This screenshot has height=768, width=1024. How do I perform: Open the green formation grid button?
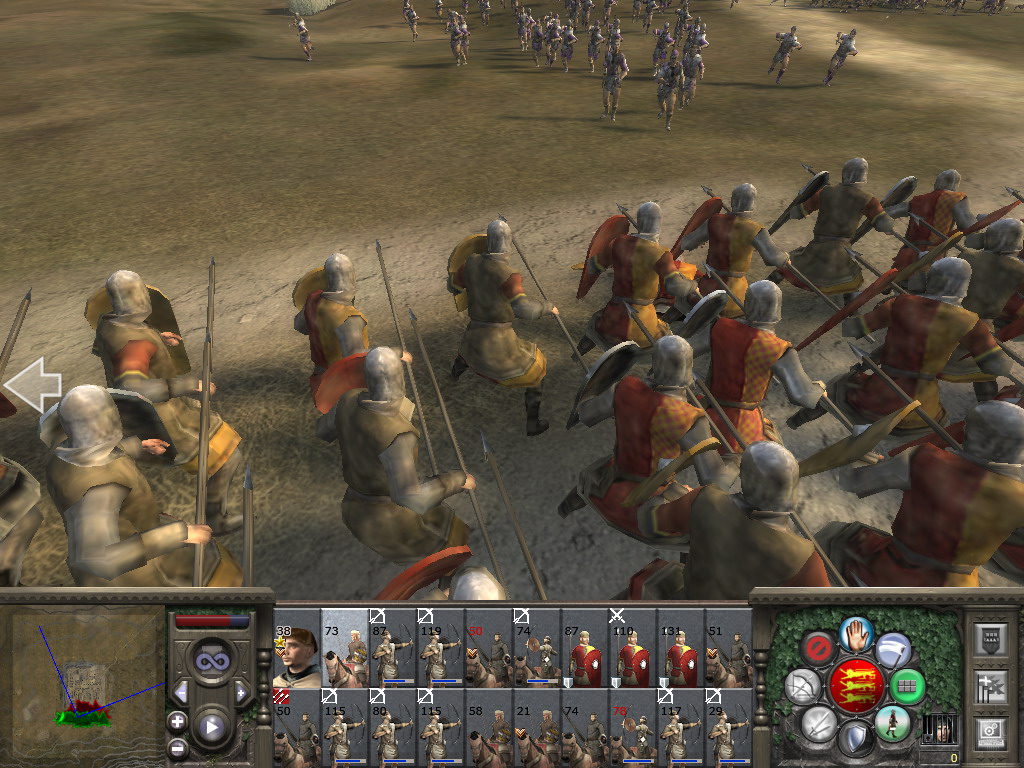(x=907, y=686)
